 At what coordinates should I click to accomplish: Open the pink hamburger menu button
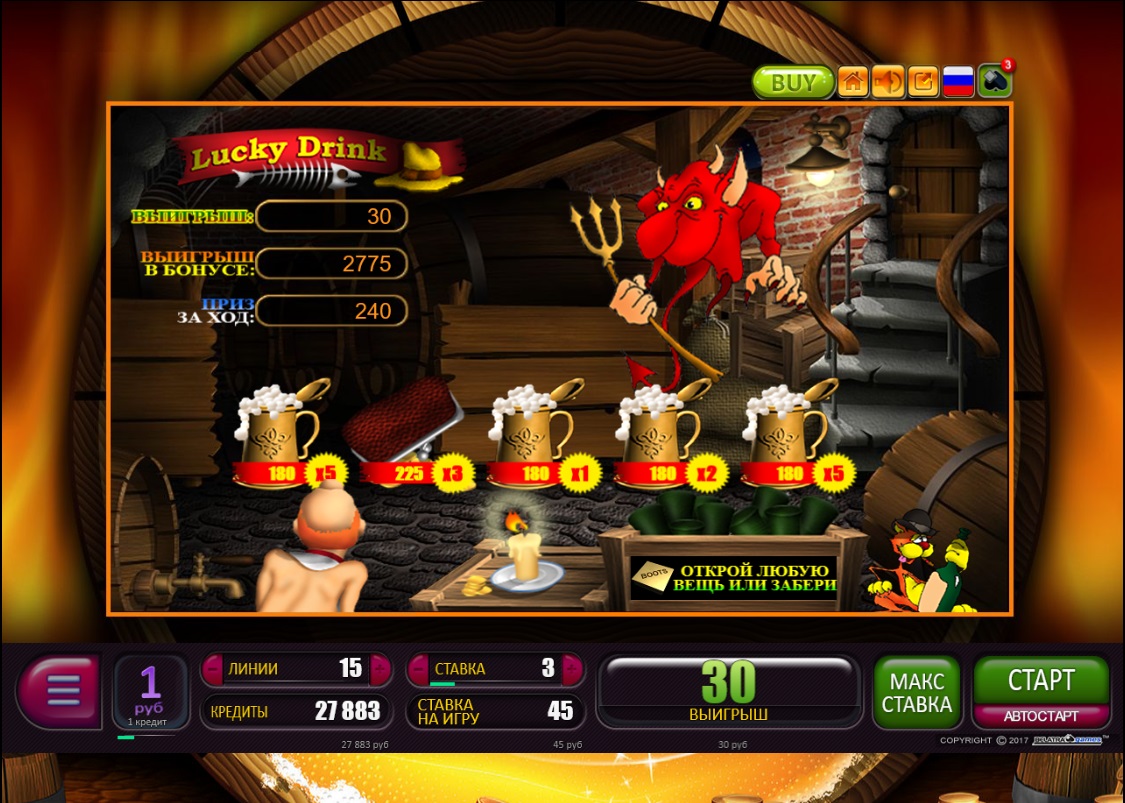[x=60, y=690]
